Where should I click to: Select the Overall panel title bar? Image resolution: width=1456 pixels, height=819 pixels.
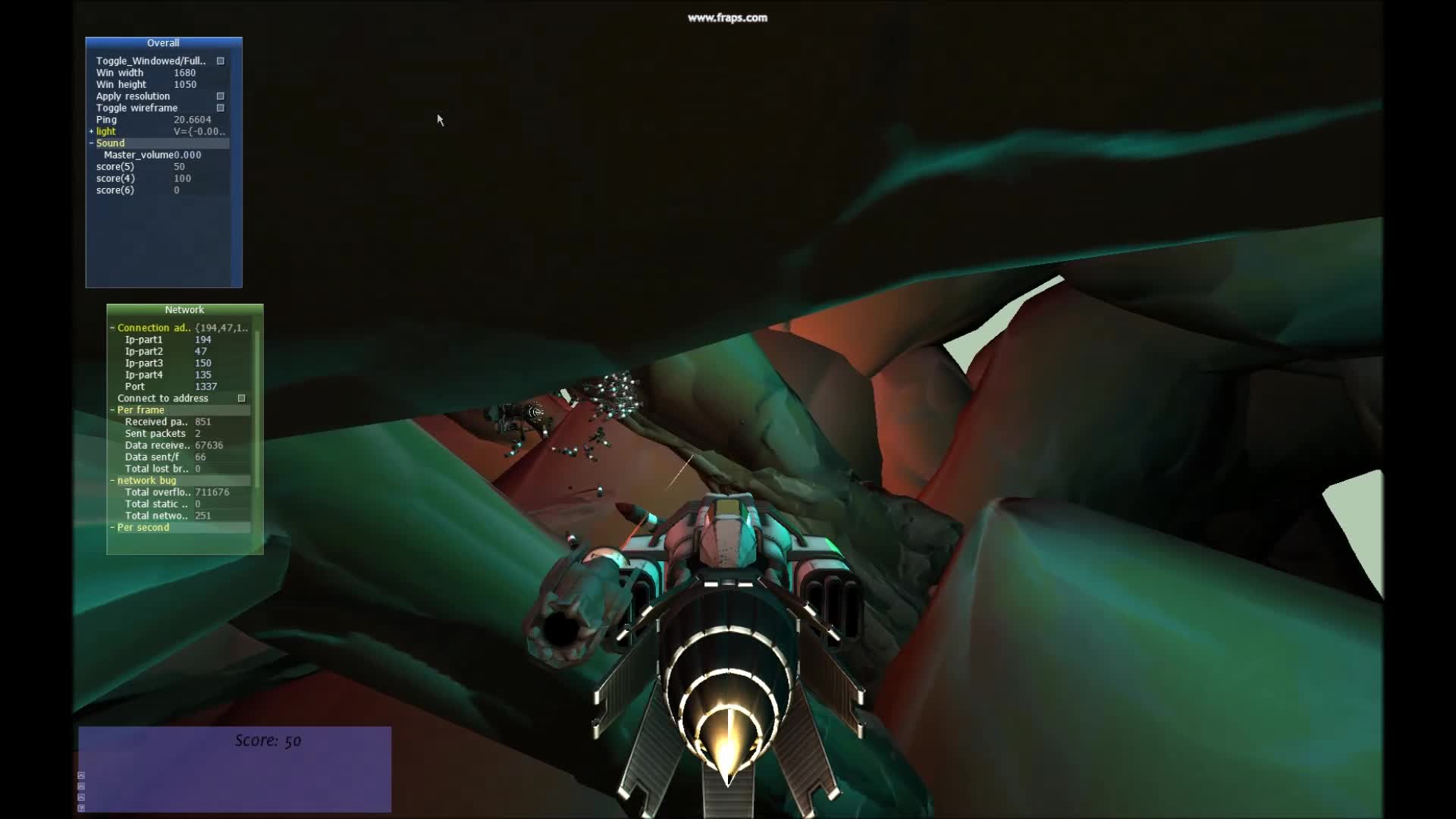point(163,43)
